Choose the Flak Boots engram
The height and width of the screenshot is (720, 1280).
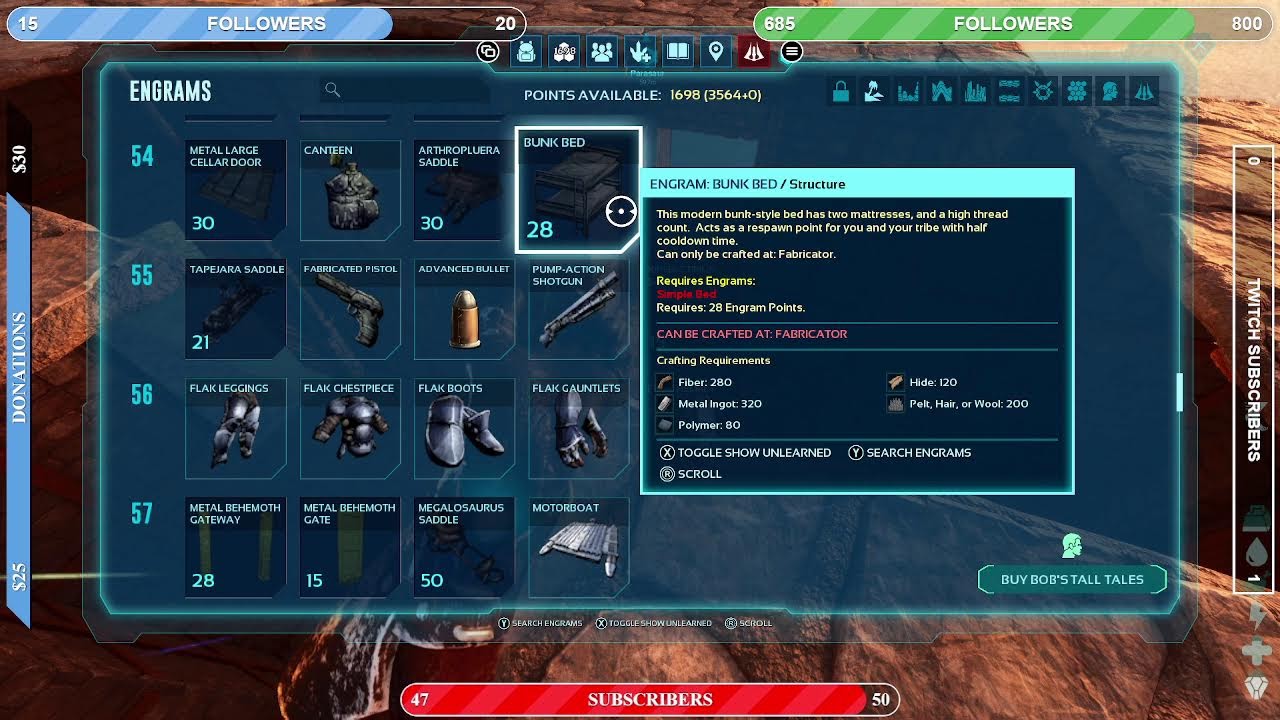point(464,428)
